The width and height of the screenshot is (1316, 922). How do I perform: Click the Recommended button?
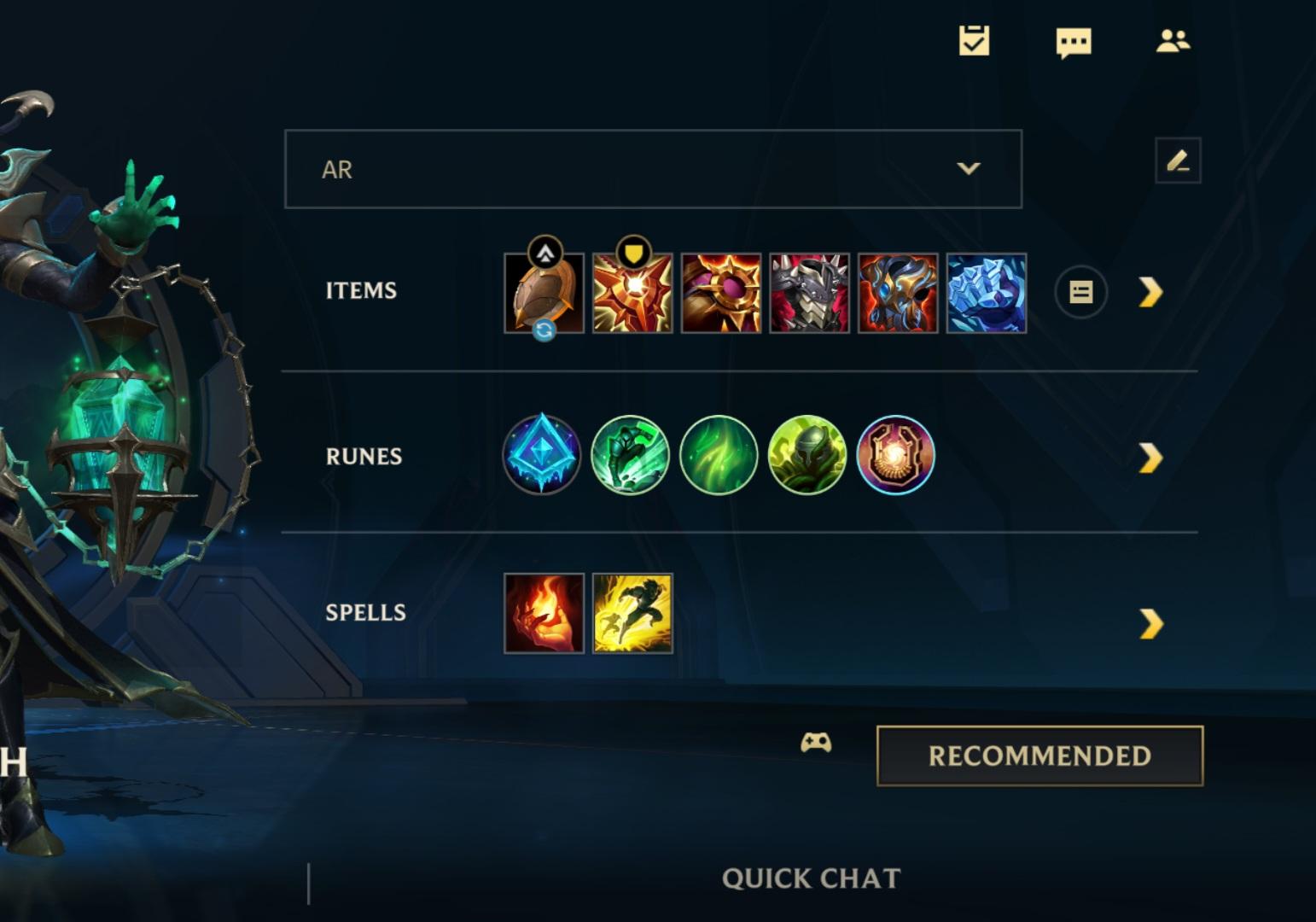point(1040,754)
